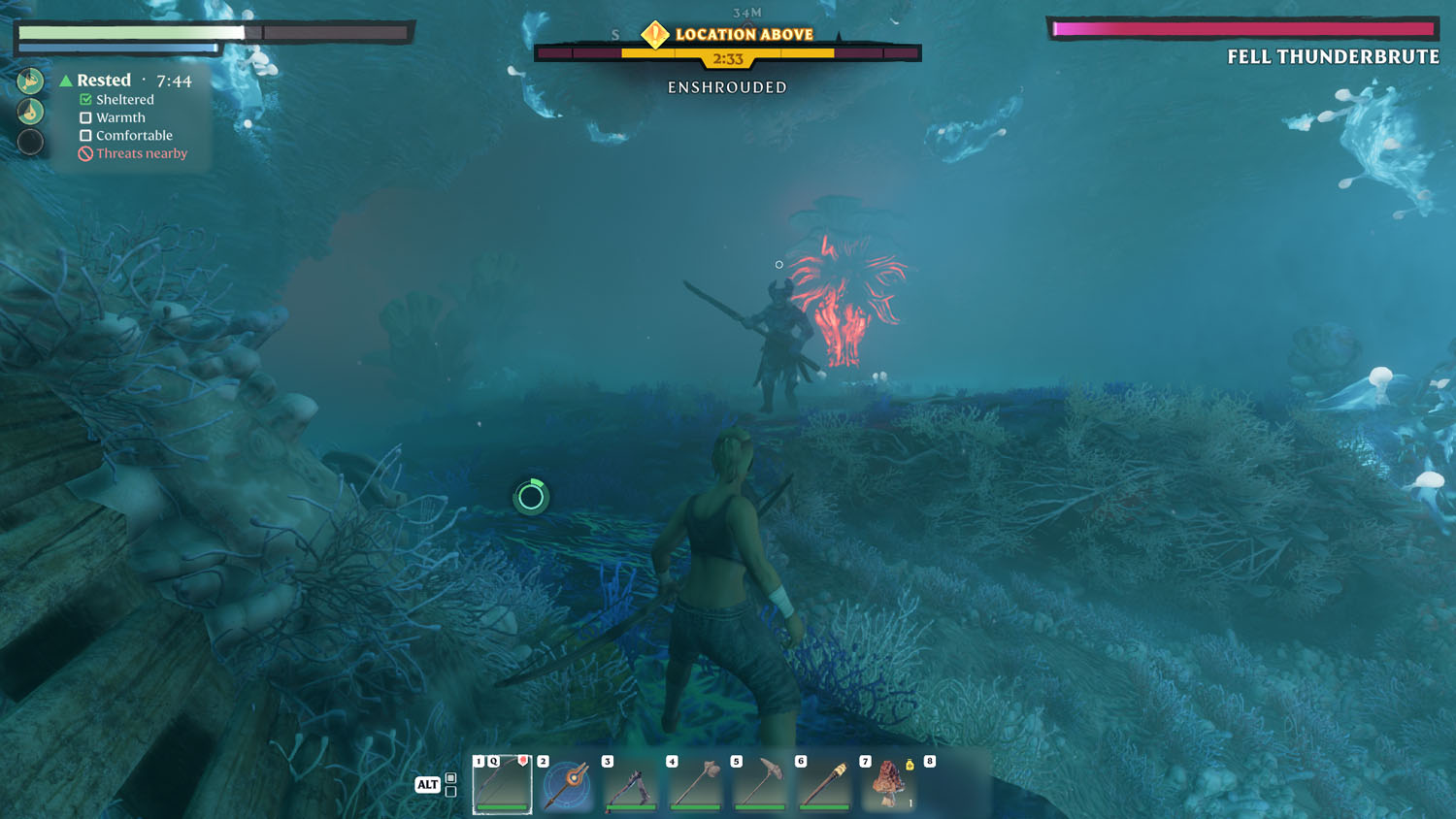
Task: Pick the pickaxe in hotbar slot 5
Action: pyautogui.click(x=760, y=784)
